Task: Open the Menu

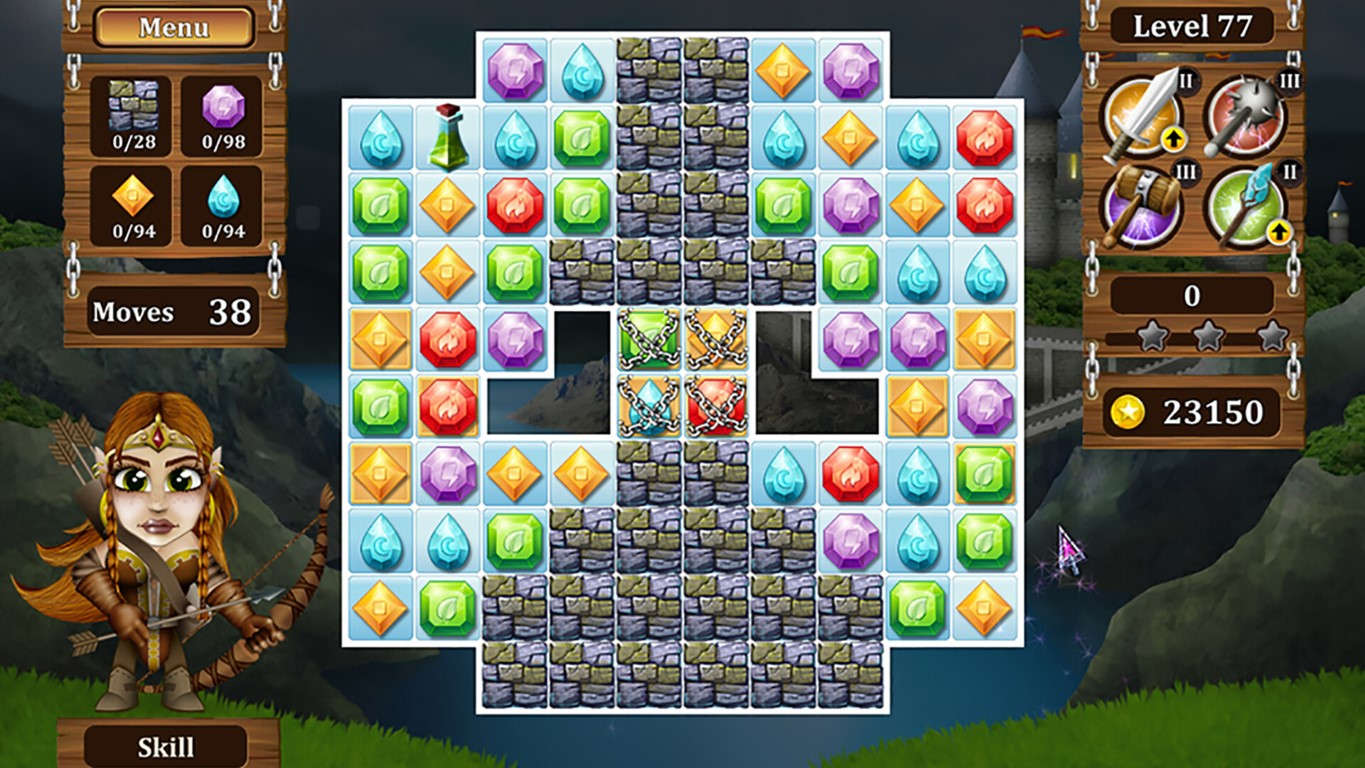Action: (172, 27)
